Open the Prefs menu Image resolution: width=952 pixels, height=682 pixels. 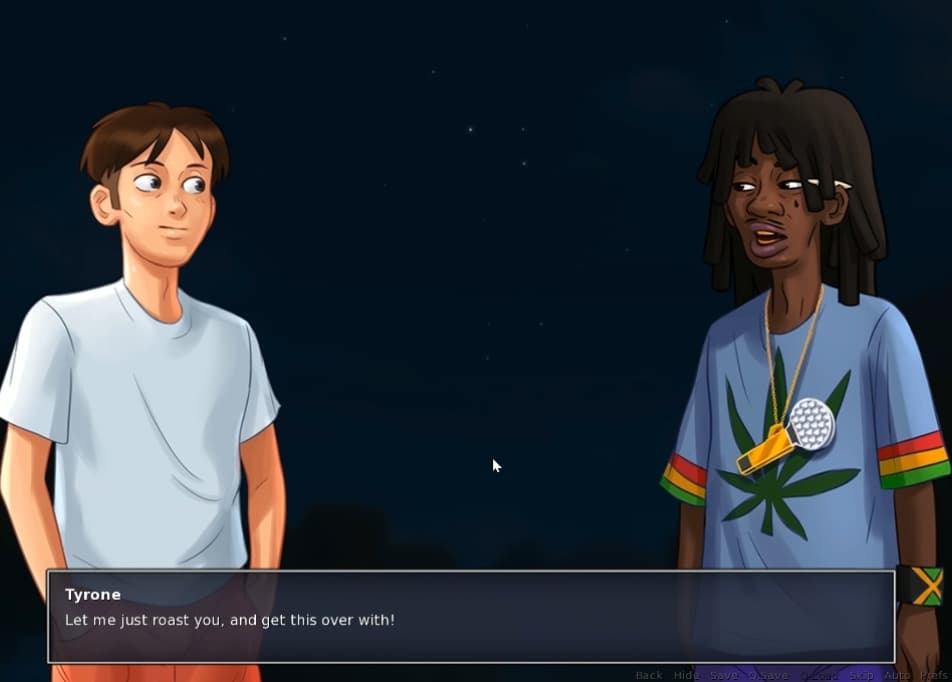(x=934, y=675)
